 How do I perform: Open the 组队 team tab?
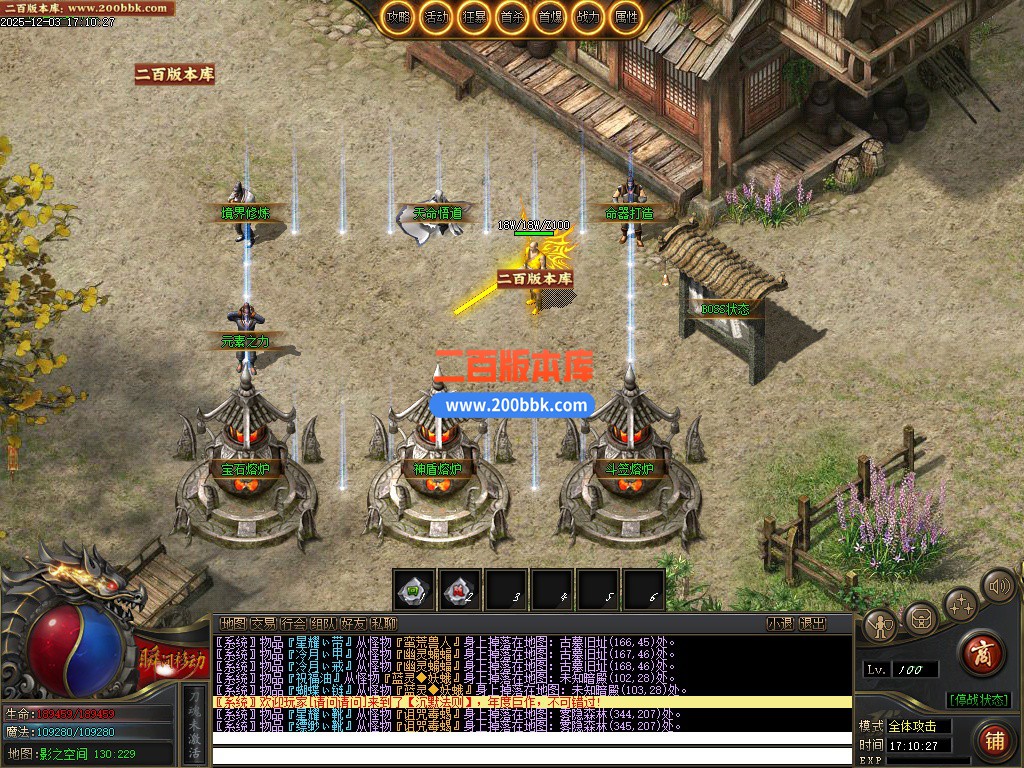click(323, 623)
